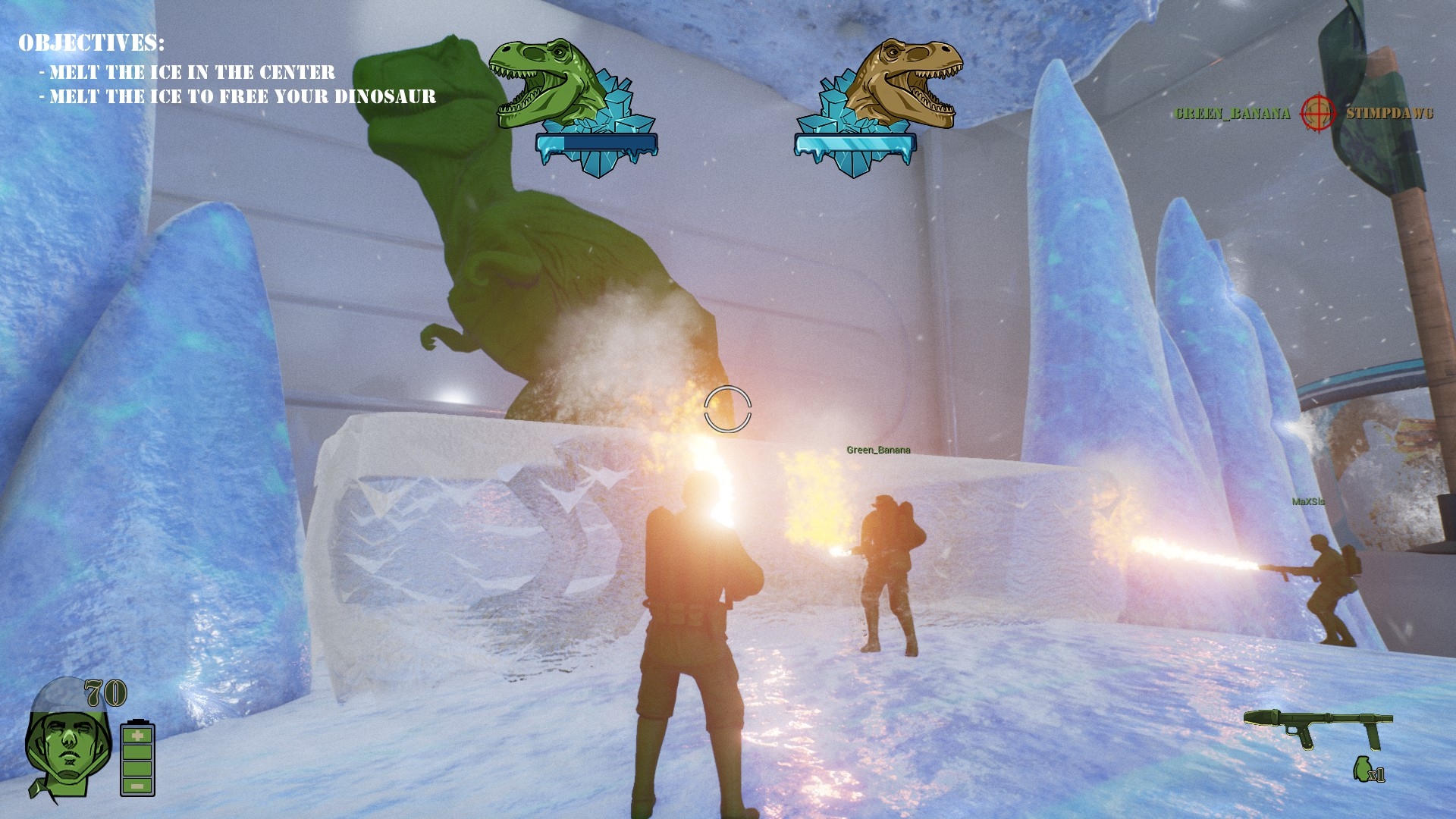Click the objectives tracker panel

pos(226,70)
